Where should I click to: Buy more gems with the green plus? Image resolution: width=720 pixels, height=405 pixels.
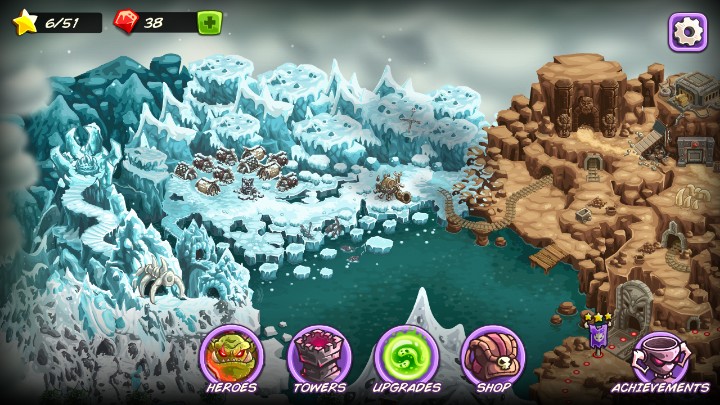coord(209,22)
